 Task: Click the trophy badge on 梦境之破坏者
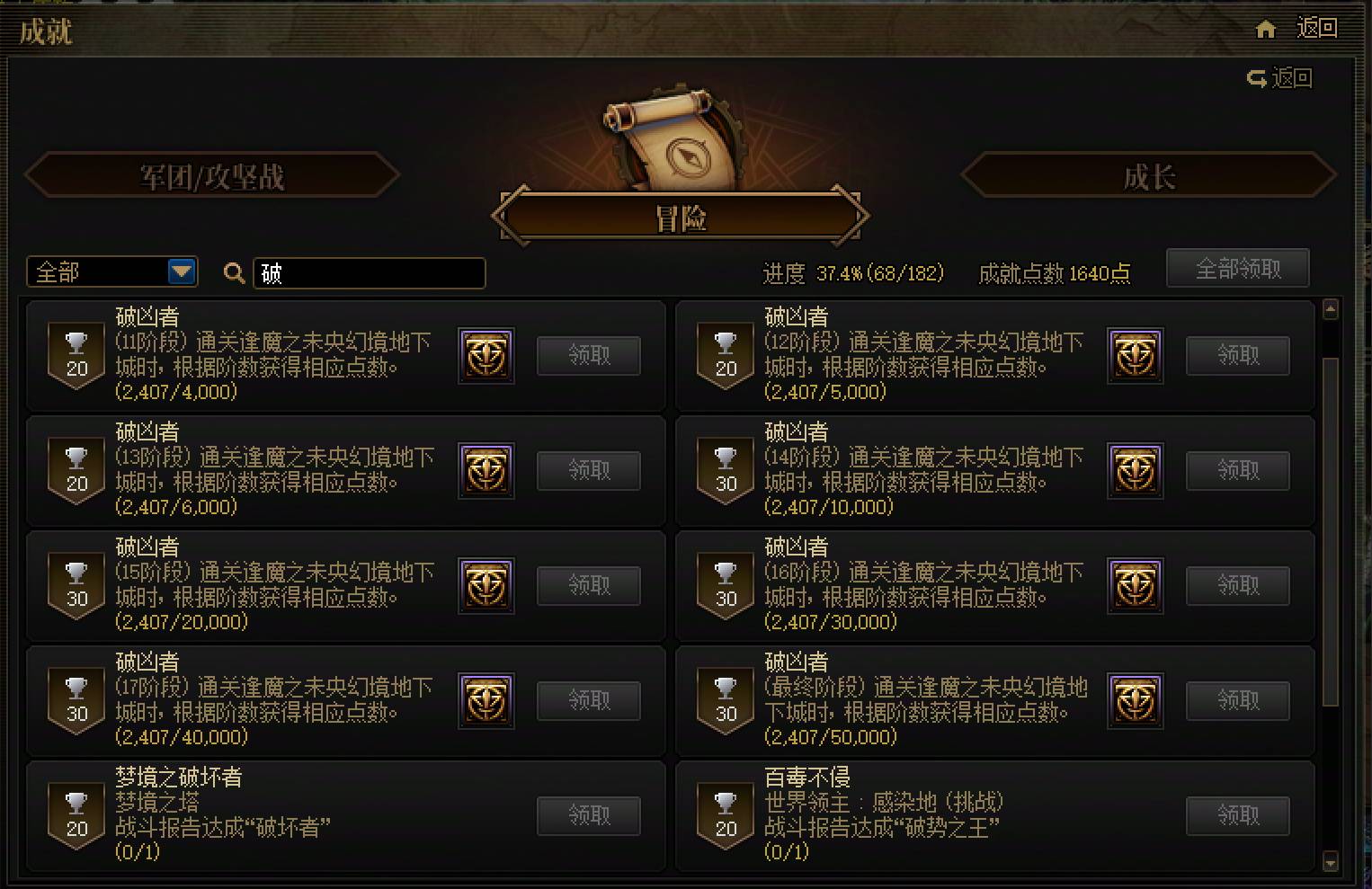pos(76,816)
